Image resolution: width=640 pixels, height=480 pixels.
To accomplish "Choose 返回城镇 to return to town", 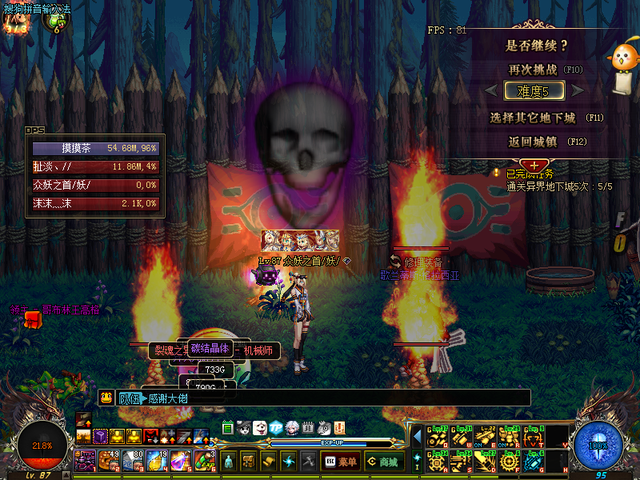I will [x=535, y=141].
